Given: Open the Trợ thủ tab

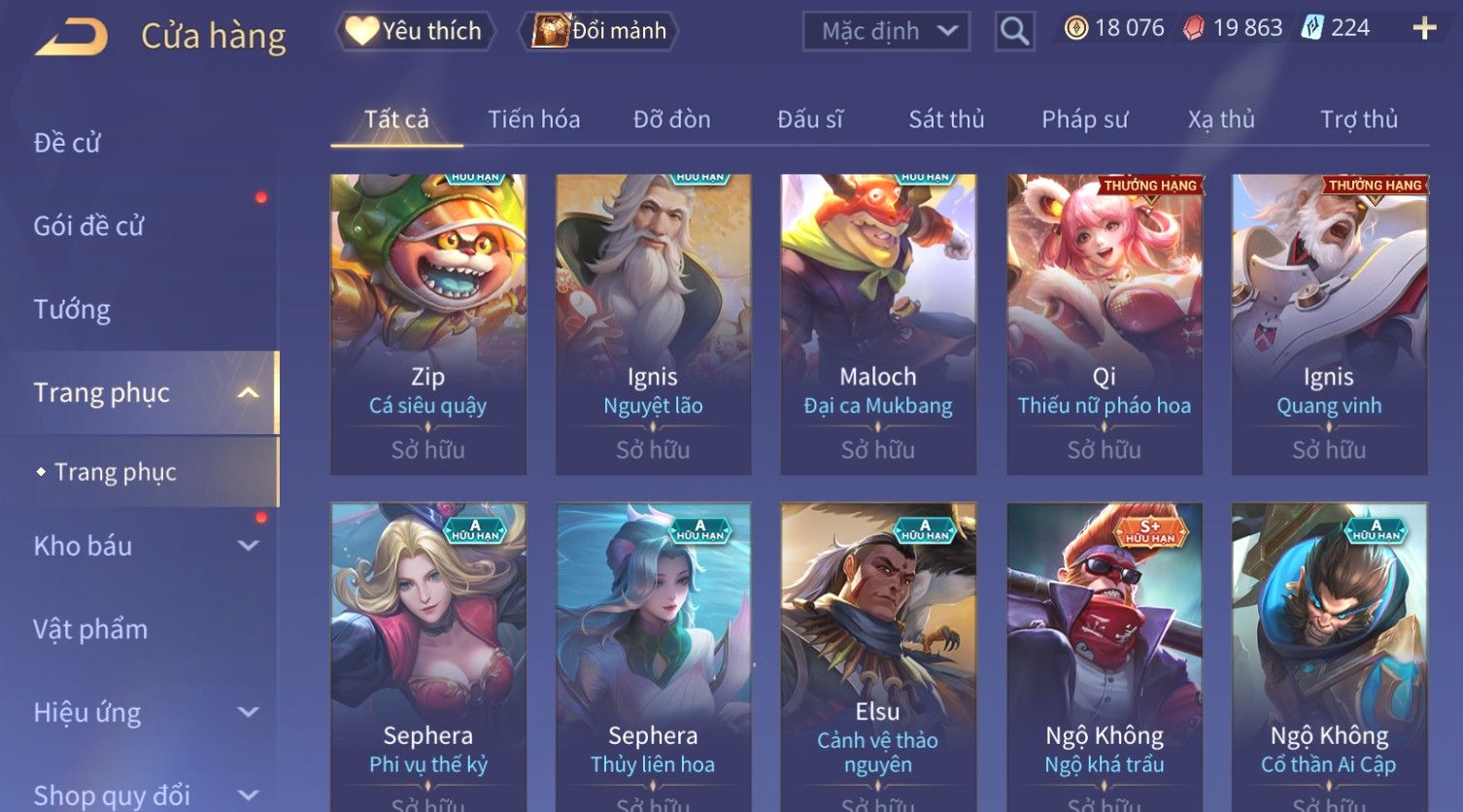Looking at the screenshot, I should [x=1358, y=119].
